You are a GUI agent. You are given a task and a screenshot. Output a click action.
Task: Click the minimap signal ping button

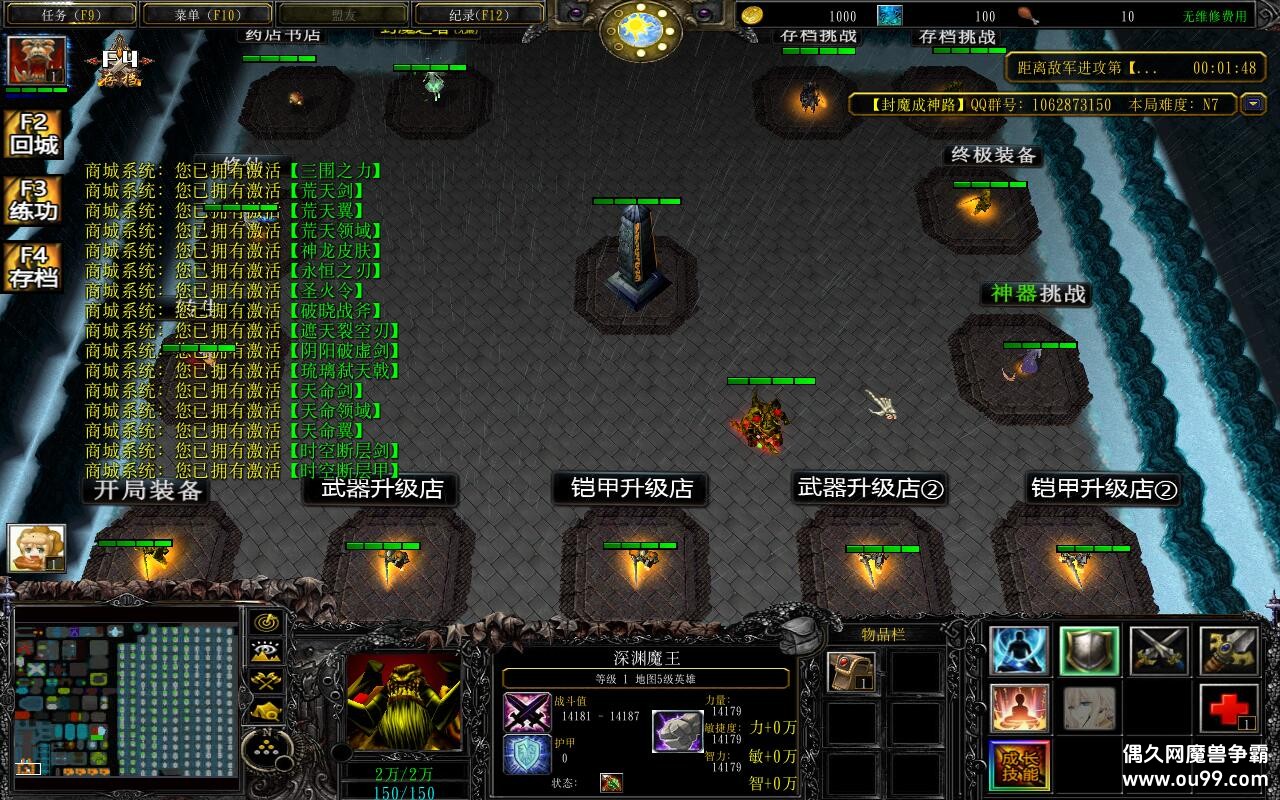click(265, 622)
